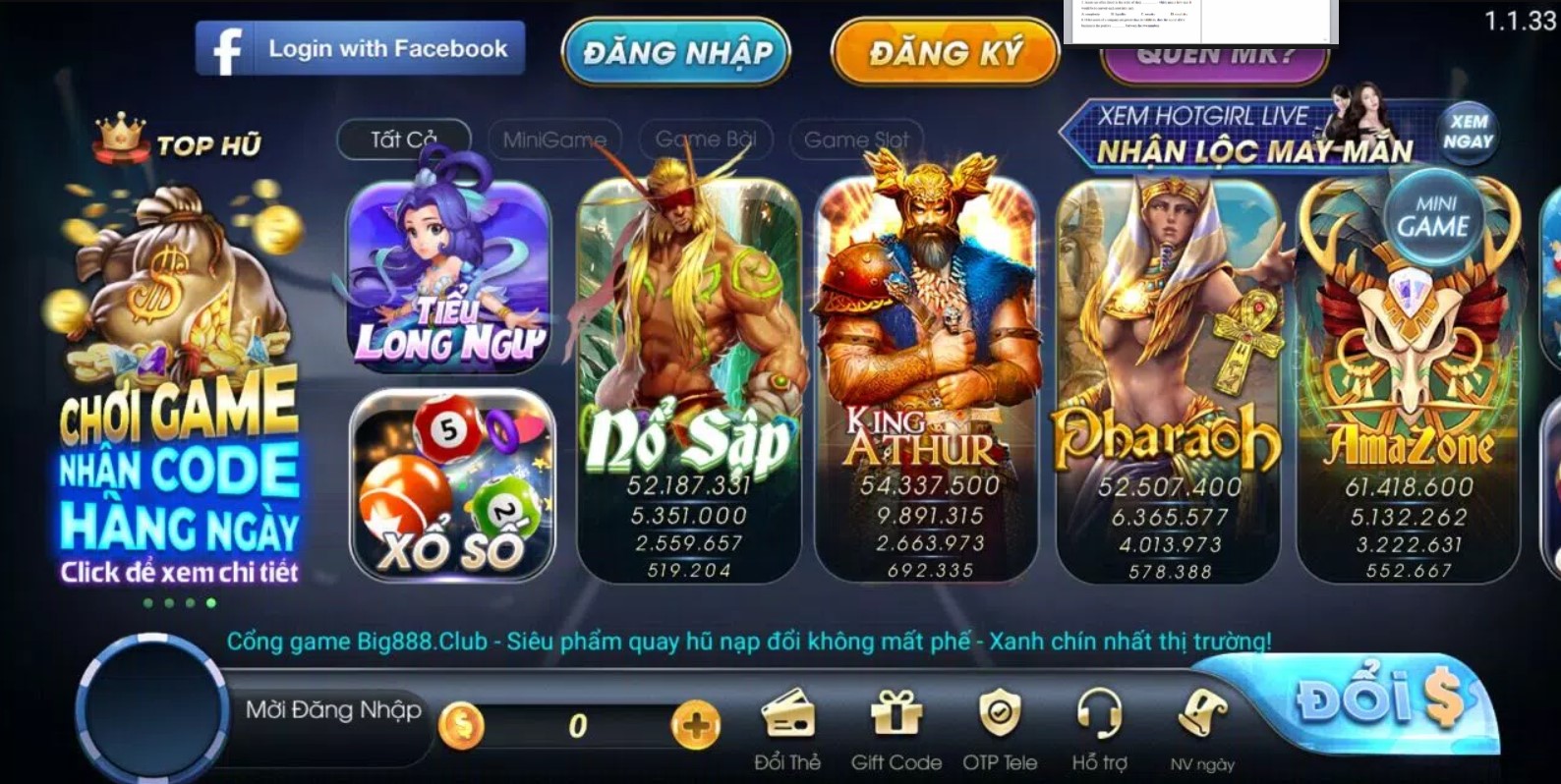Click the NV ngày daily quest icon
Image resolution: width=1561 pixels, height=784 pixels.
[1203, 717]
